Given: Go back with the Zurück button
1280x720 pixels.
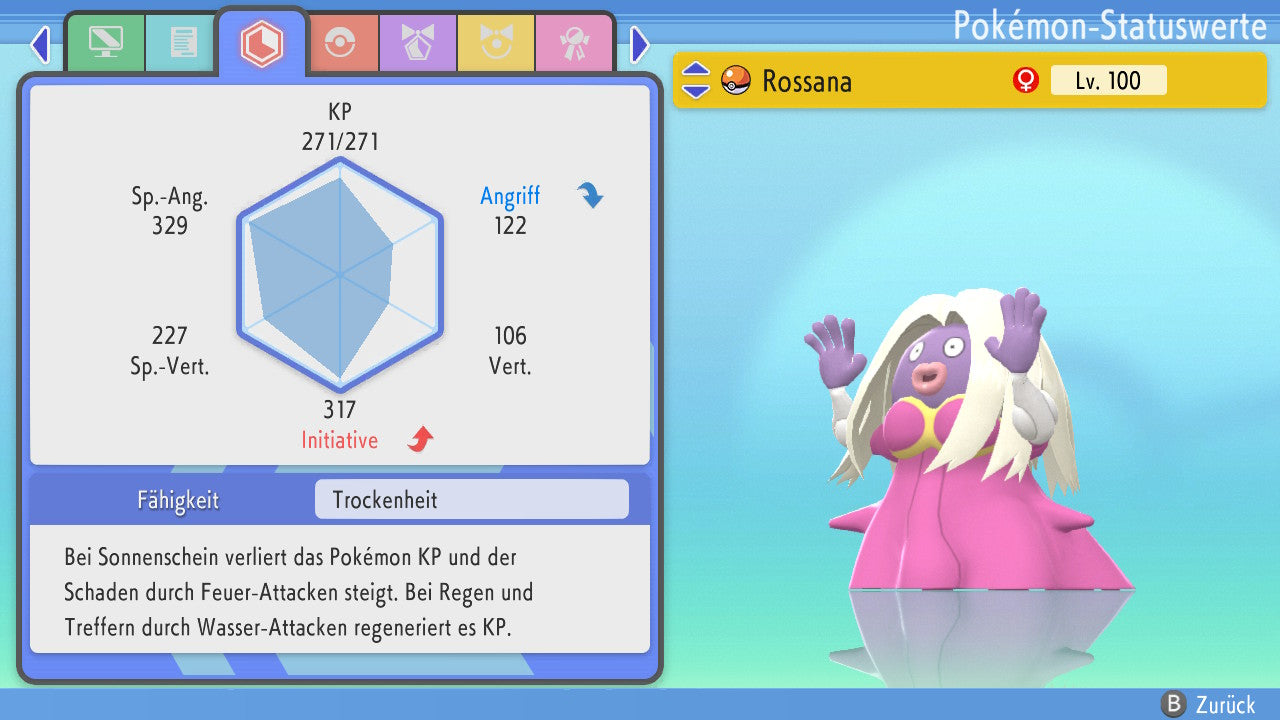Looking at the screenshot, I should (1209, 704).
